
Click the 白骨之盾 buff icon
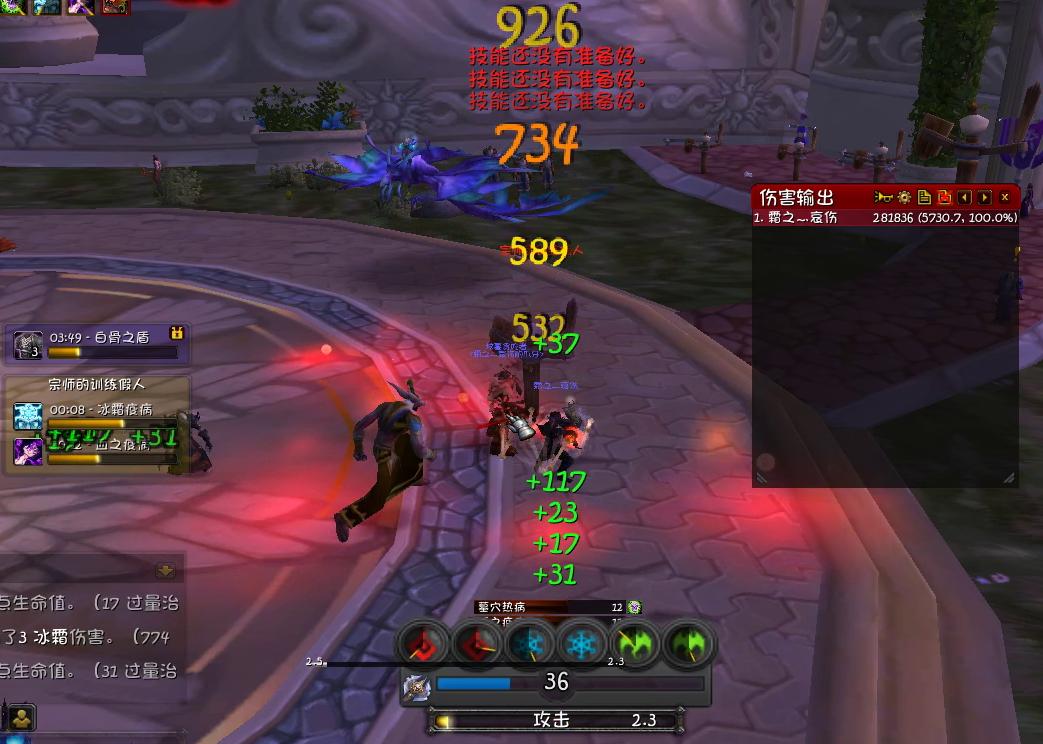click(x=27, y=345)
